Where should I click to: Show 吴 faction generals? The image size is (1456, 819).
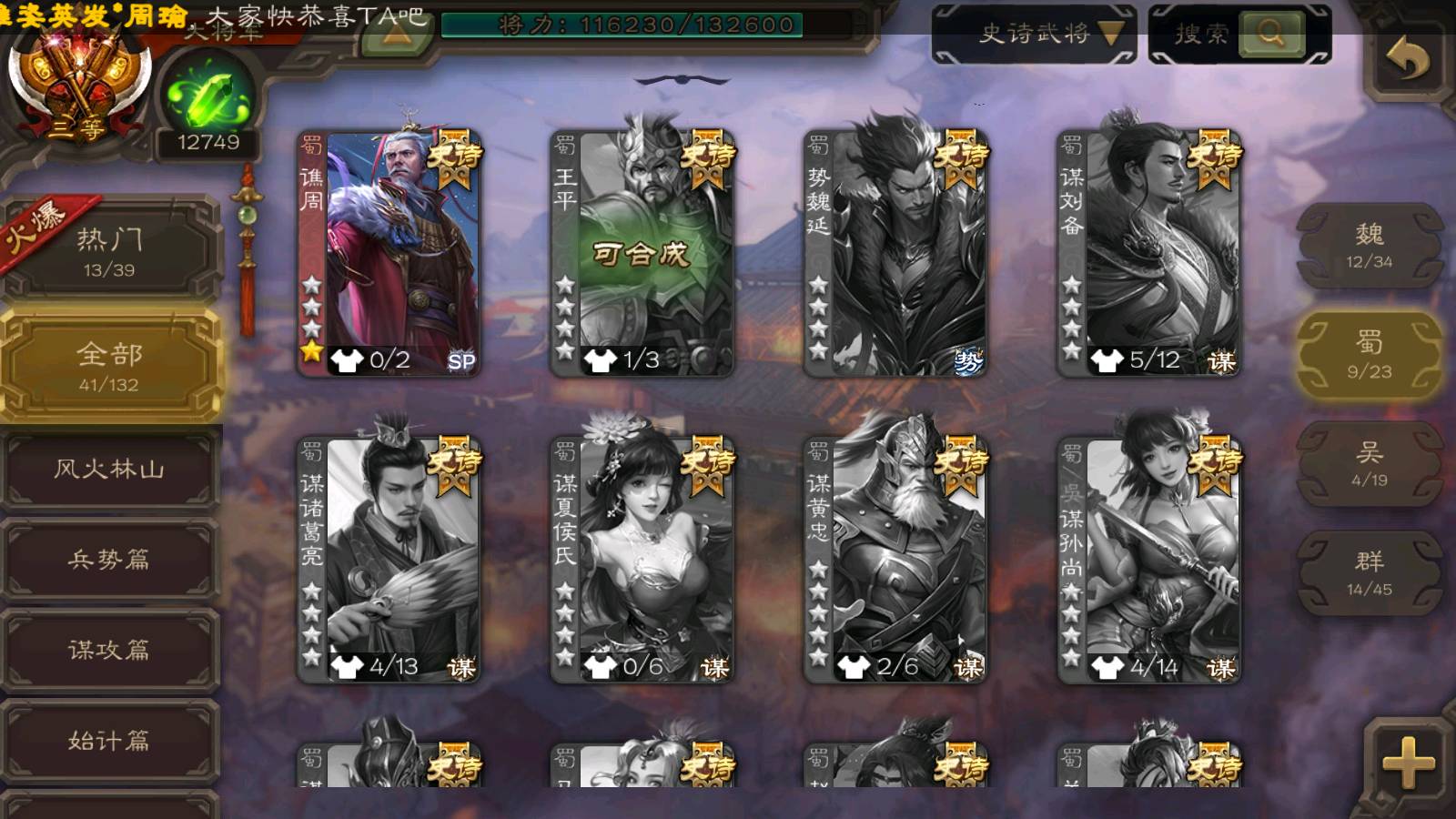(x=1369, y=464)
